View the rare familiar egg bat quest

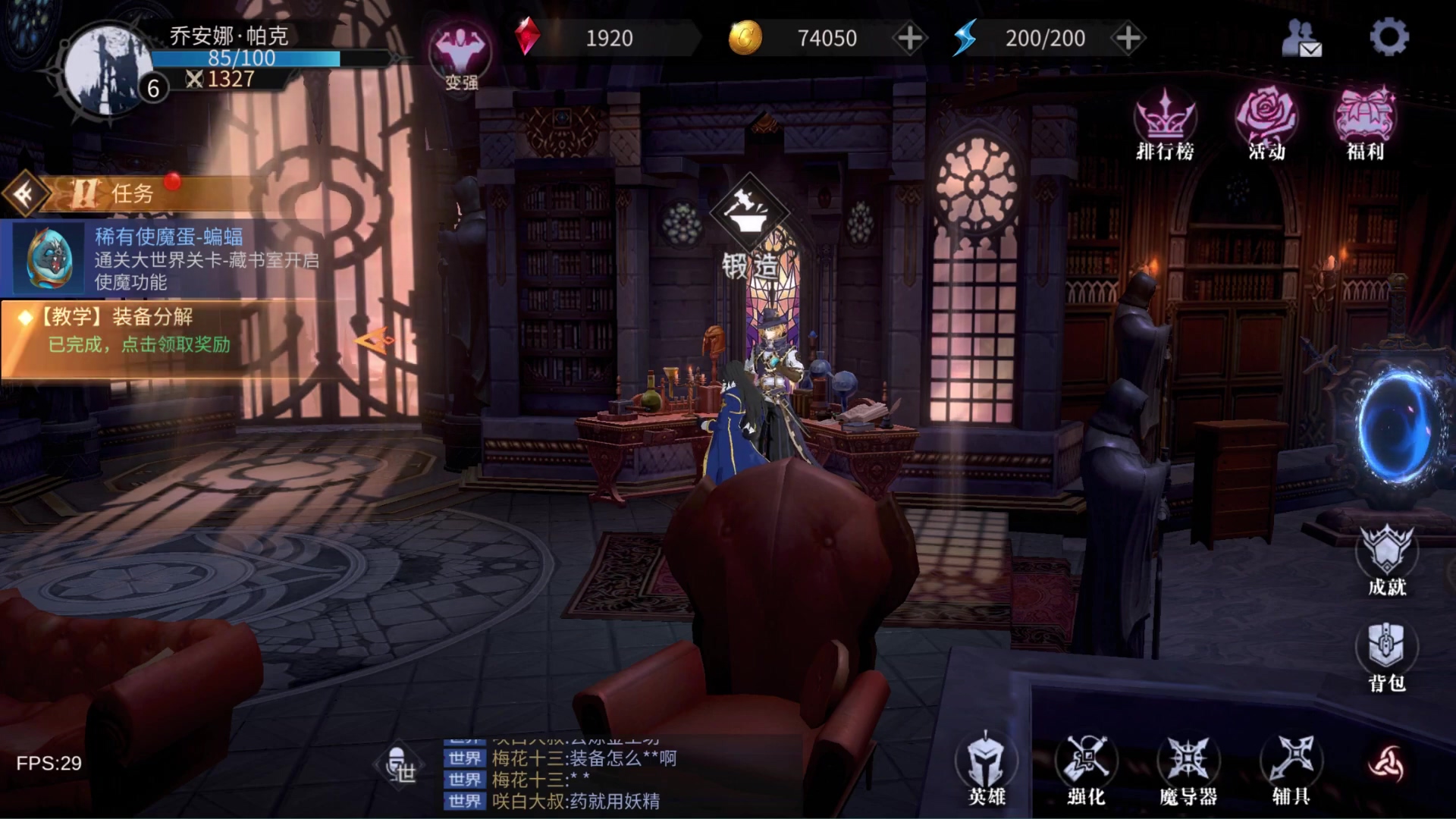coord(167,259)
